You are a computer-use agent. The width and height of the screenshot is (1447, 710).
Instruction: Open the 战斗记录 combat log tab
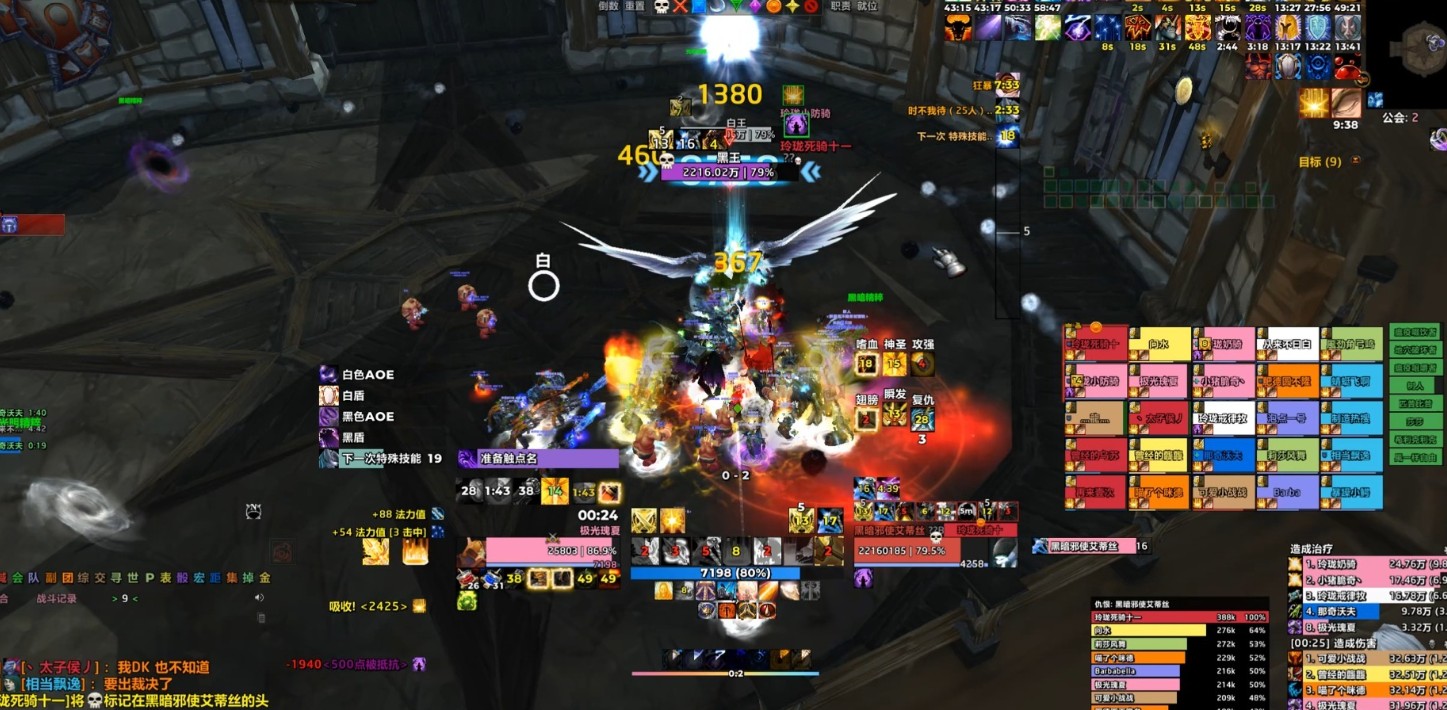pyautogui.click(x=57, y=598)
